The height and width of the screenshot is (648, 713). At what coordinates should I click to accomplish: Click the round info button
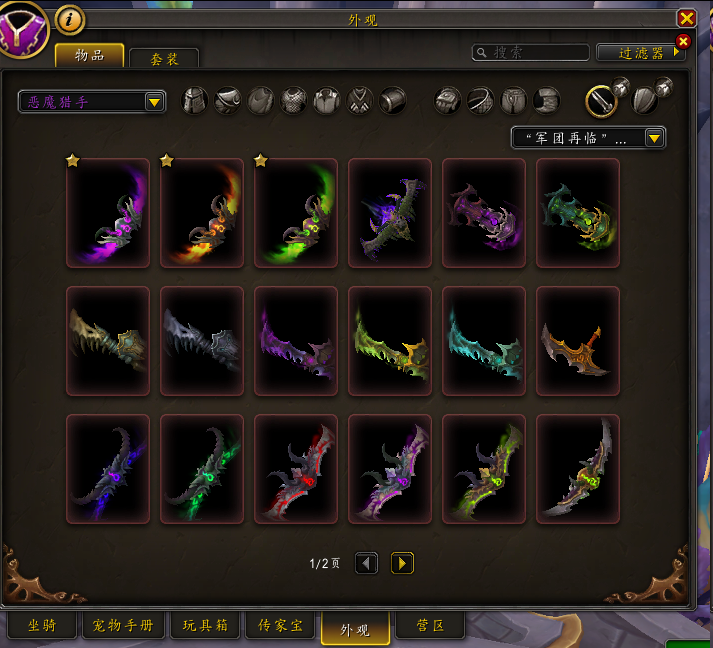pyautogui.click(x=69, y=18)
